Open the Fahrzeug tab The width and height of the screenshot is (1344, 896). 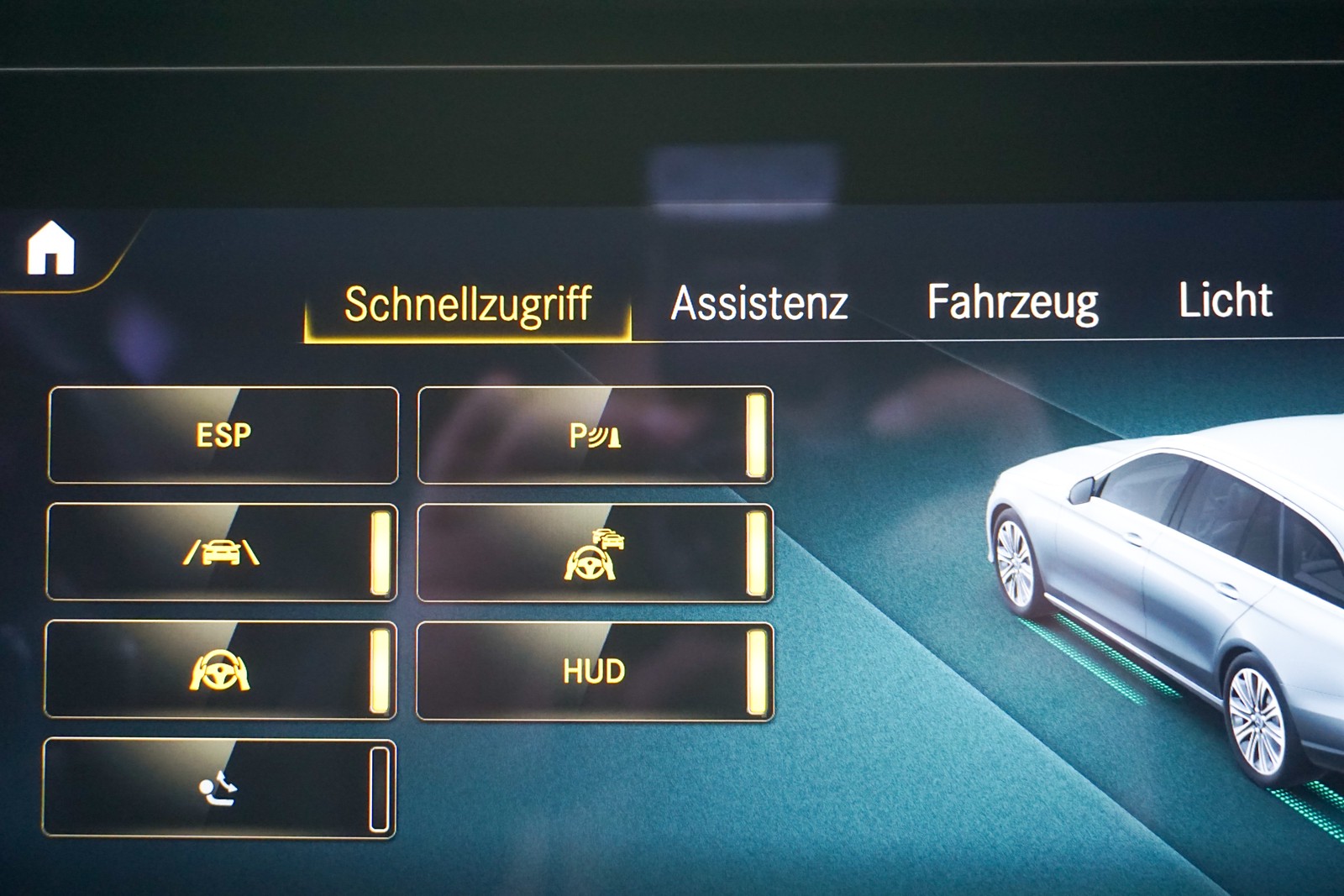coord(1012,301)
